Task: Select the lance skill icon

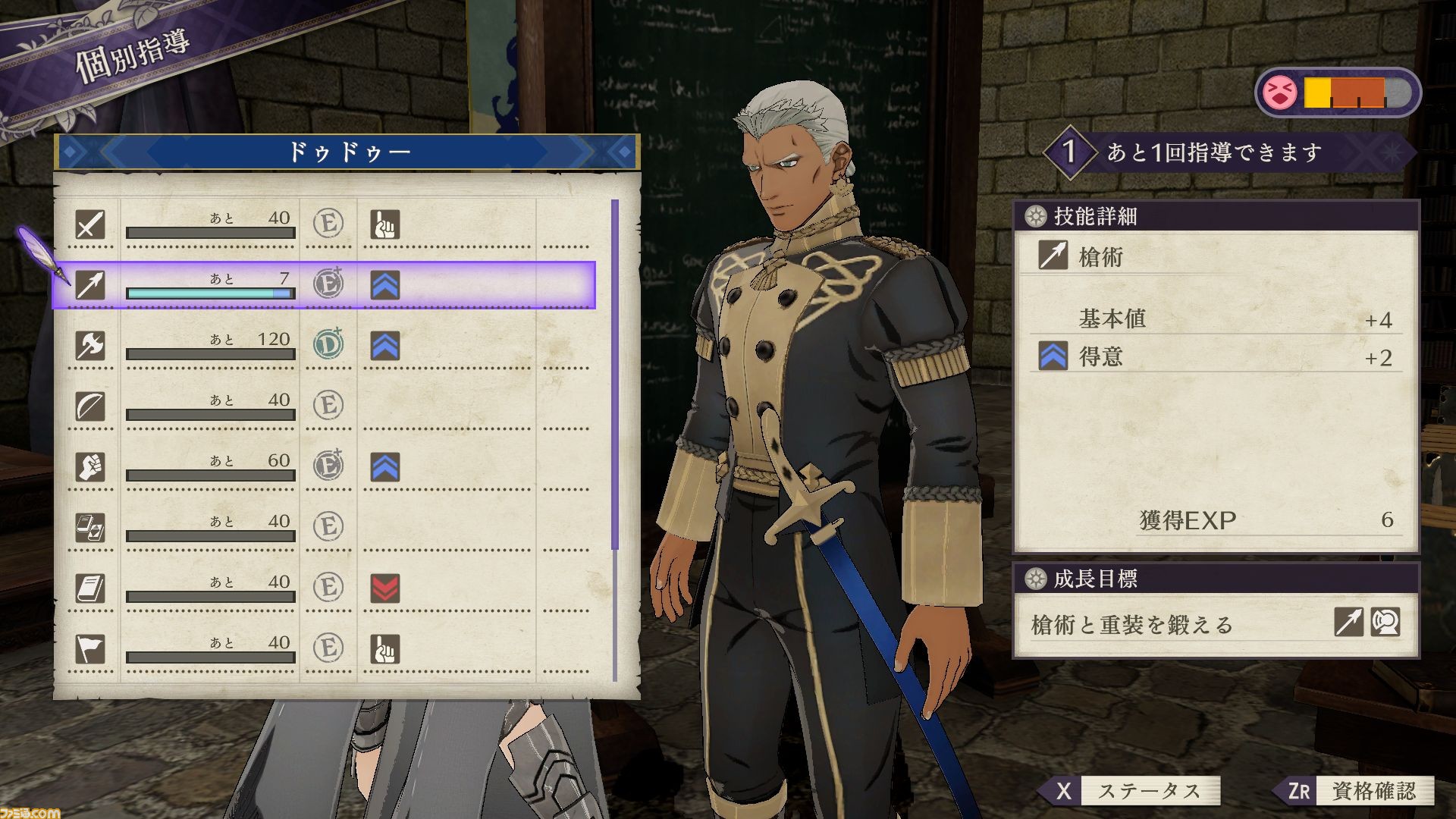Action: click(x=89, y=284)
